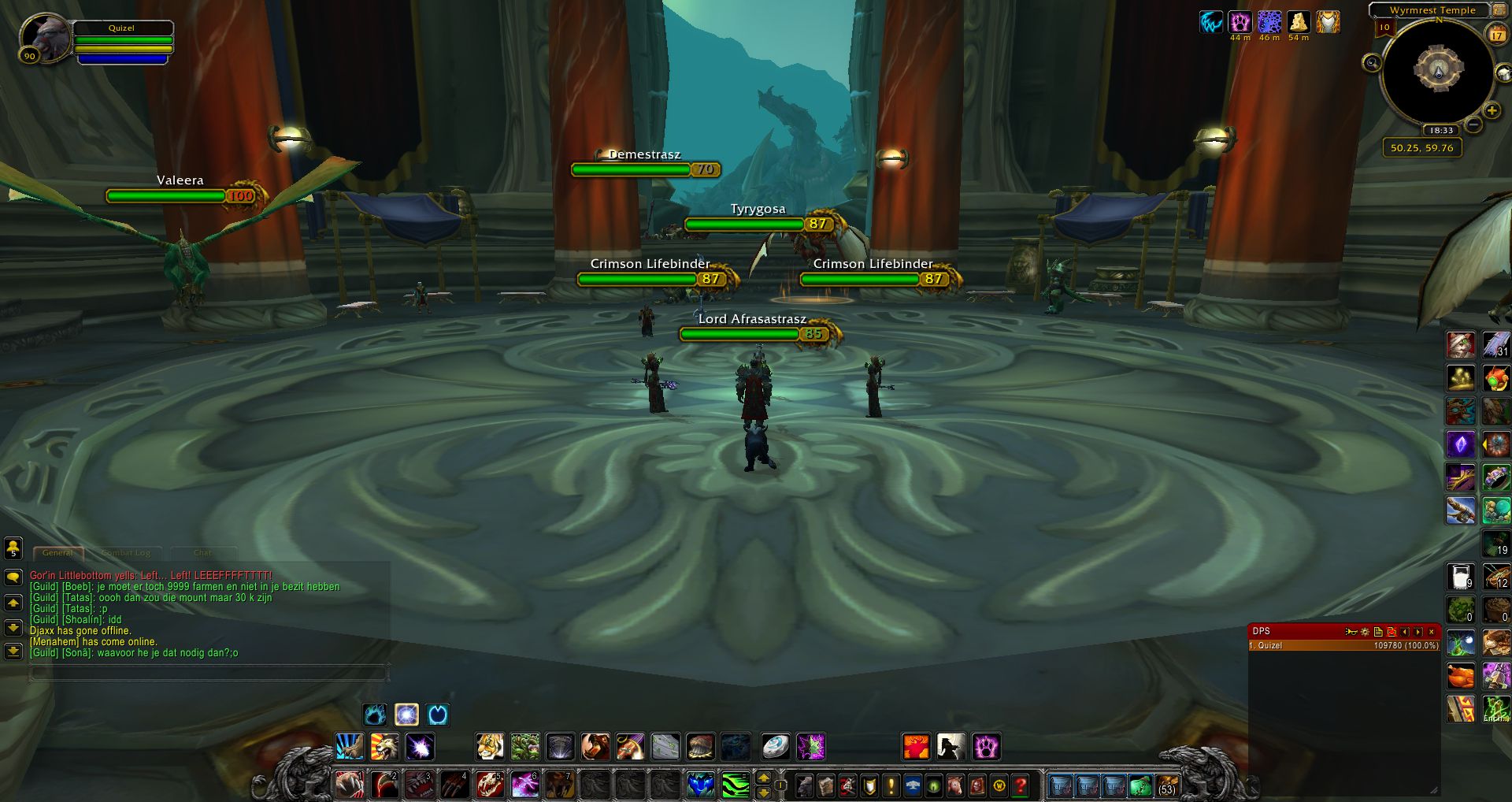This screenshot has width=1512, height=802.
Task: Open the DPS meter gear settings
Action: pyautogui.click(x=1365, y=632)
